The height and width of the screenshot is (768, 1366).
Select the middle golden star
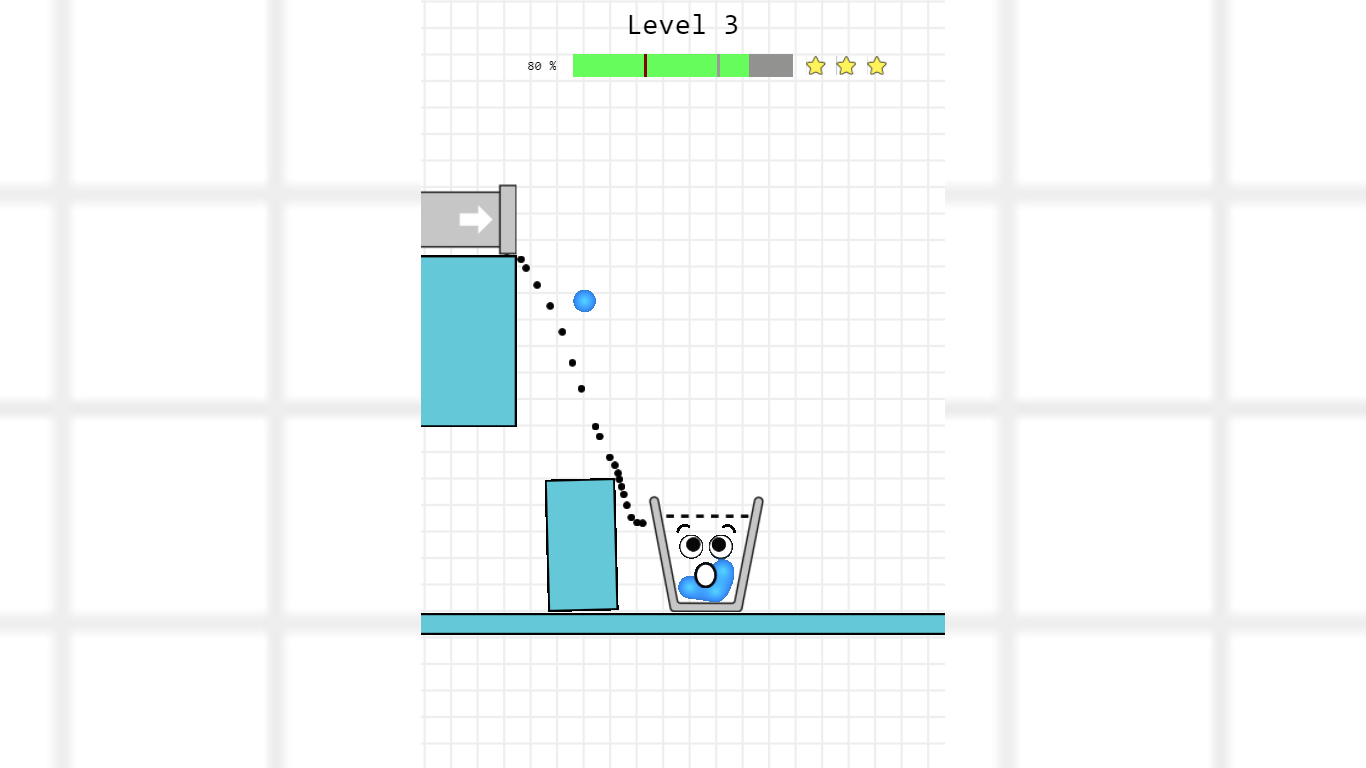click(846, 65)
